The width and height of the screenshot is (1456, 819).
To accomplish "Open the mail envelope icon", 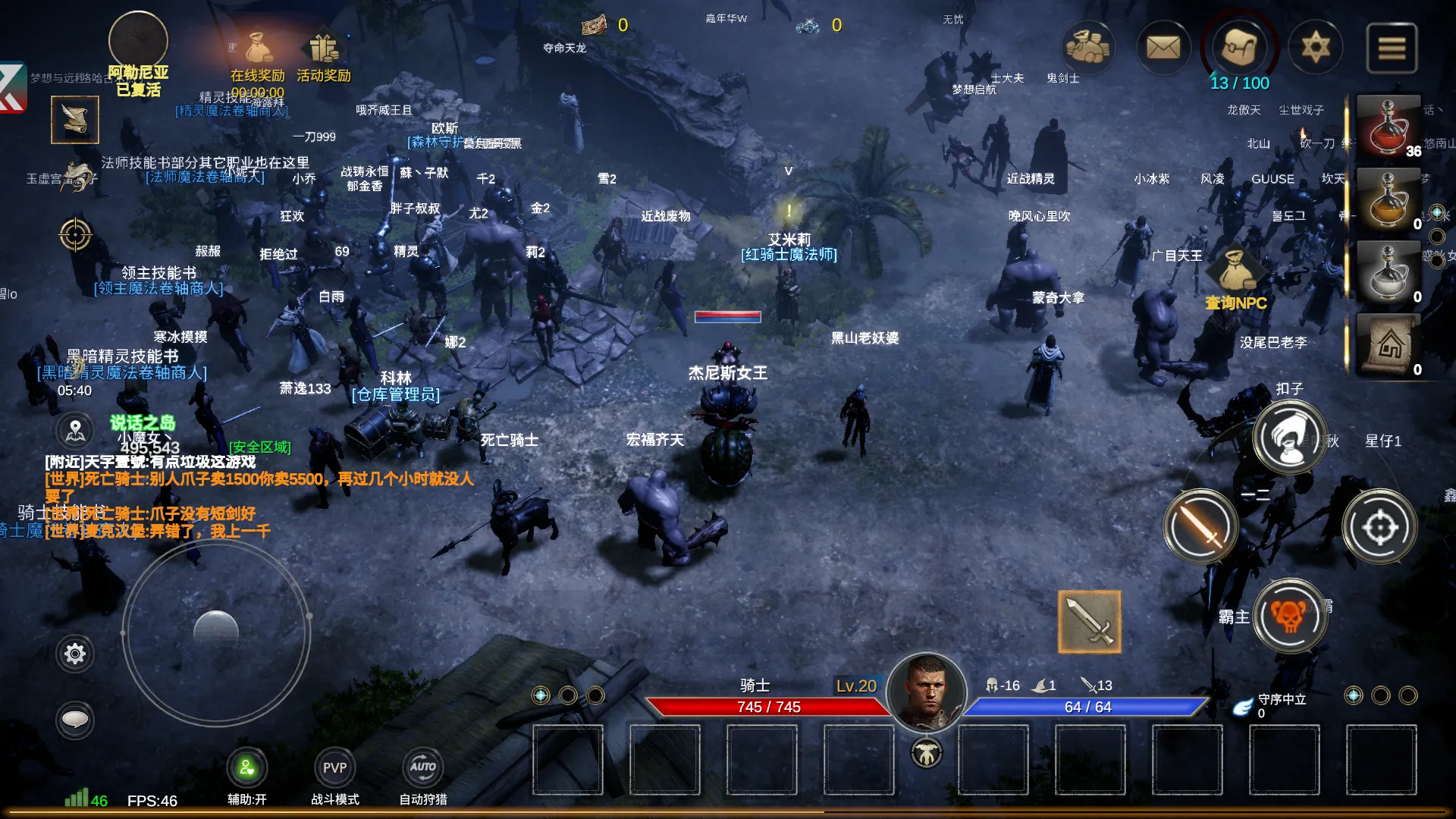I will pos(1163,48).
